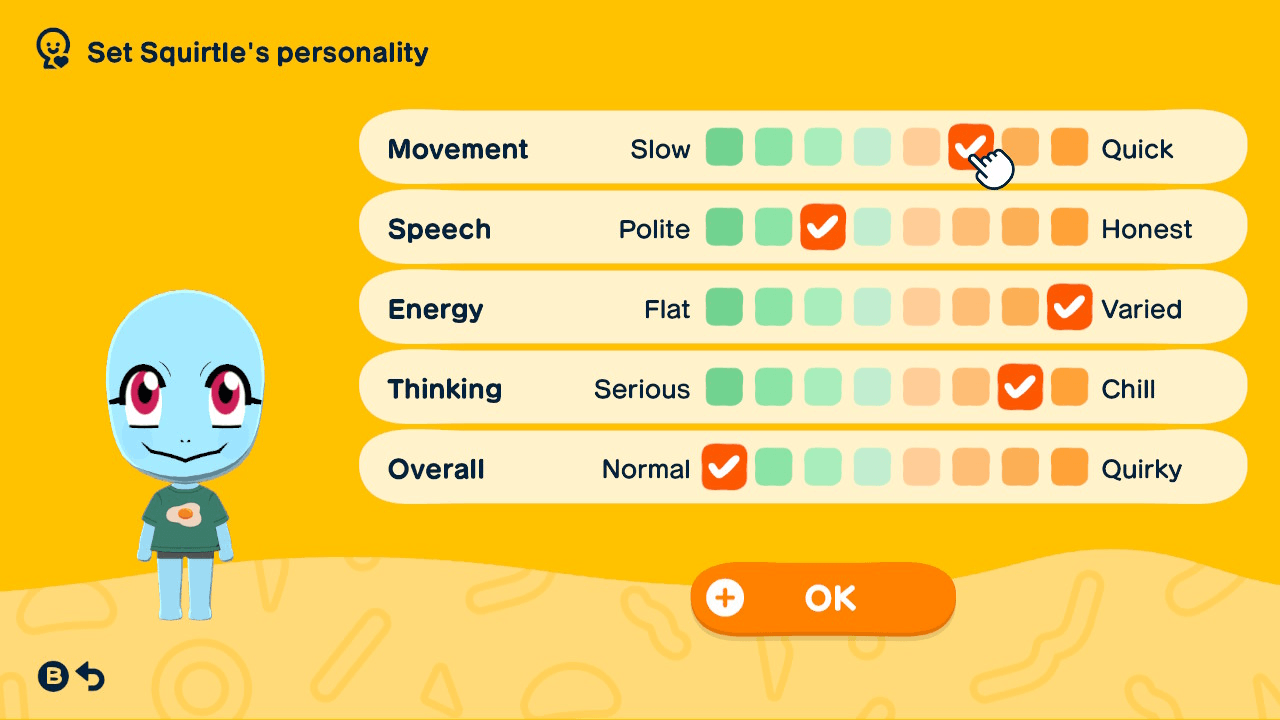Viewport: 1280px width, 720px height.
Task: Set Movement fully to Quick
Action: click(1069, 147)
